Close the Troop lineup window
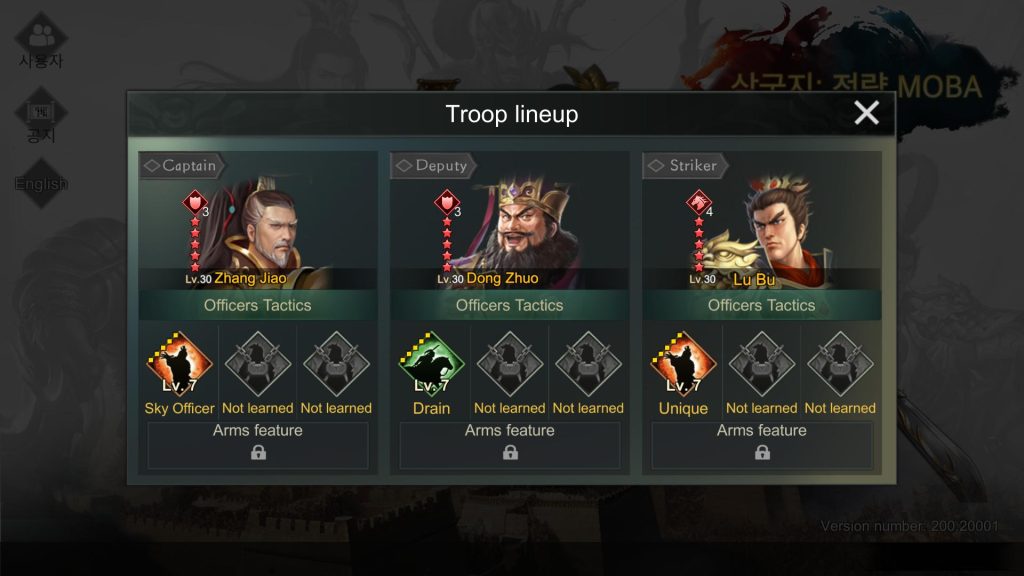 coord(866,113)
